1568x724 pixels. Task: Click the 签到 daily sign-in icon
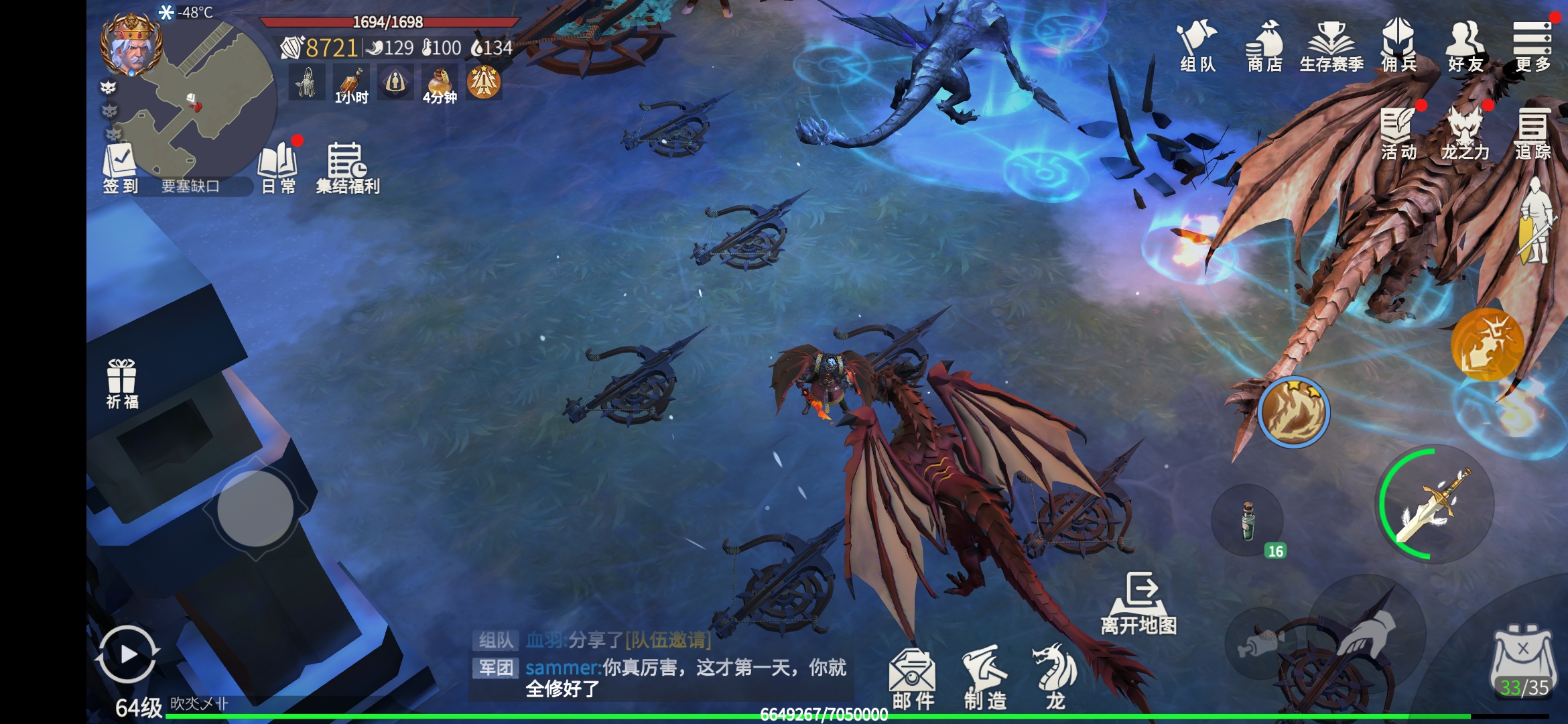click(120, 168)
